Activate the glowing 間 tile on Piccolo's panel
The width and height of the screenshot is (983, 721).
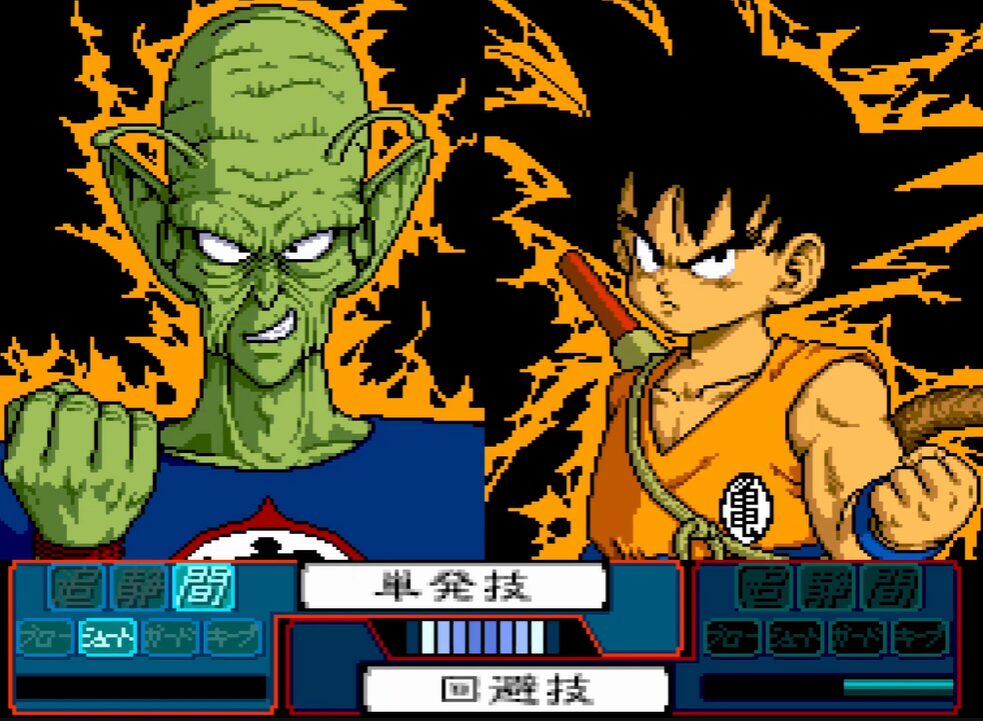199,588
